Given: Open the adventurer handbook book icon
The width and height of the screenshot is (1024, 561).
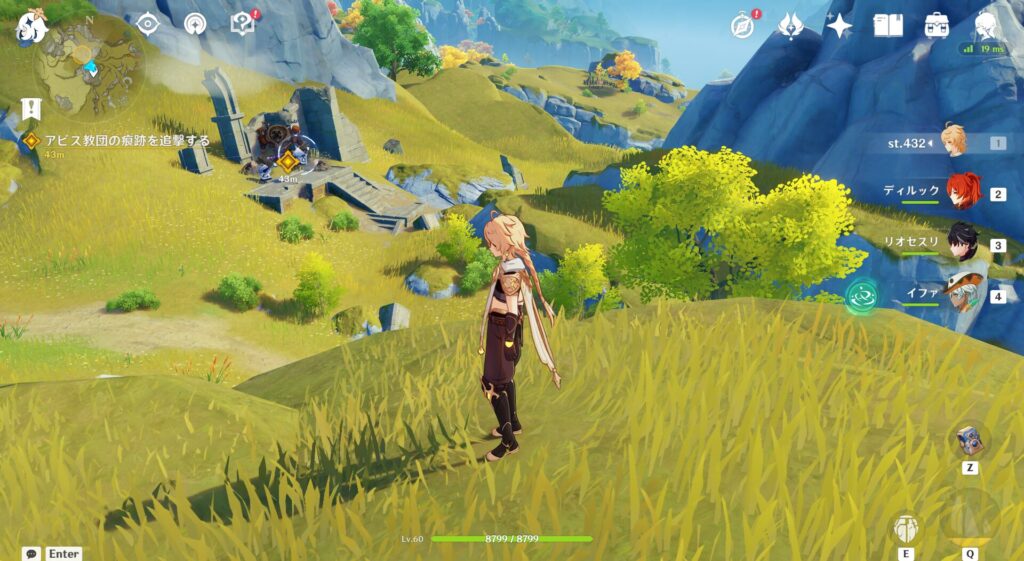Looking at the screenshot, I should tap(888, 26).
